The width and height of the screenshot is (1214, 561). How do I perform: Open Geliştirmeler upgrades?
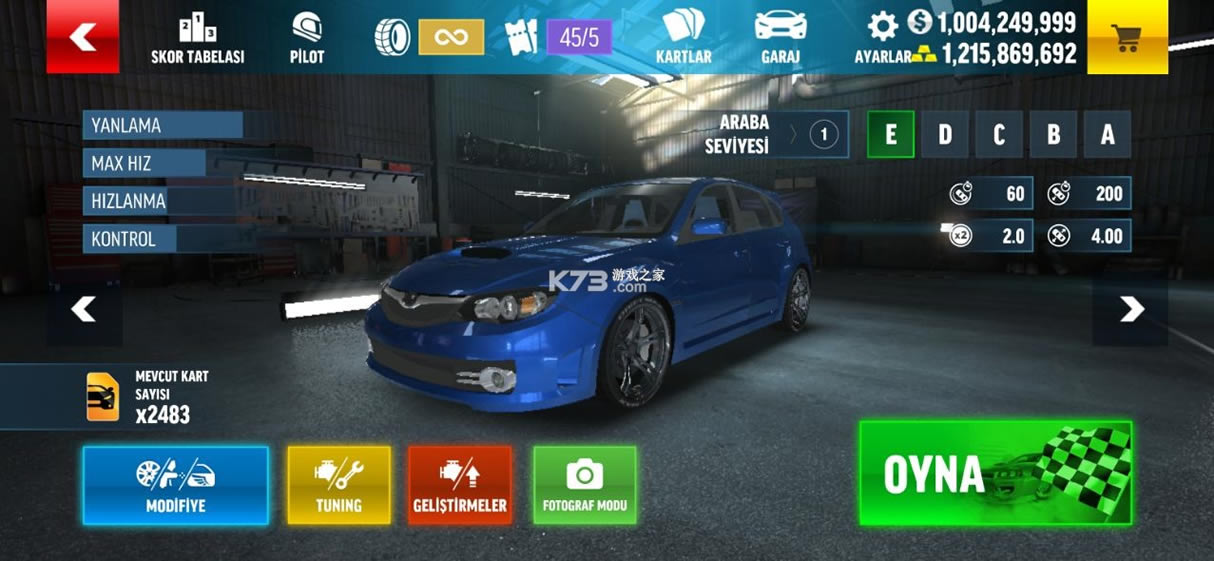point(460,485)
